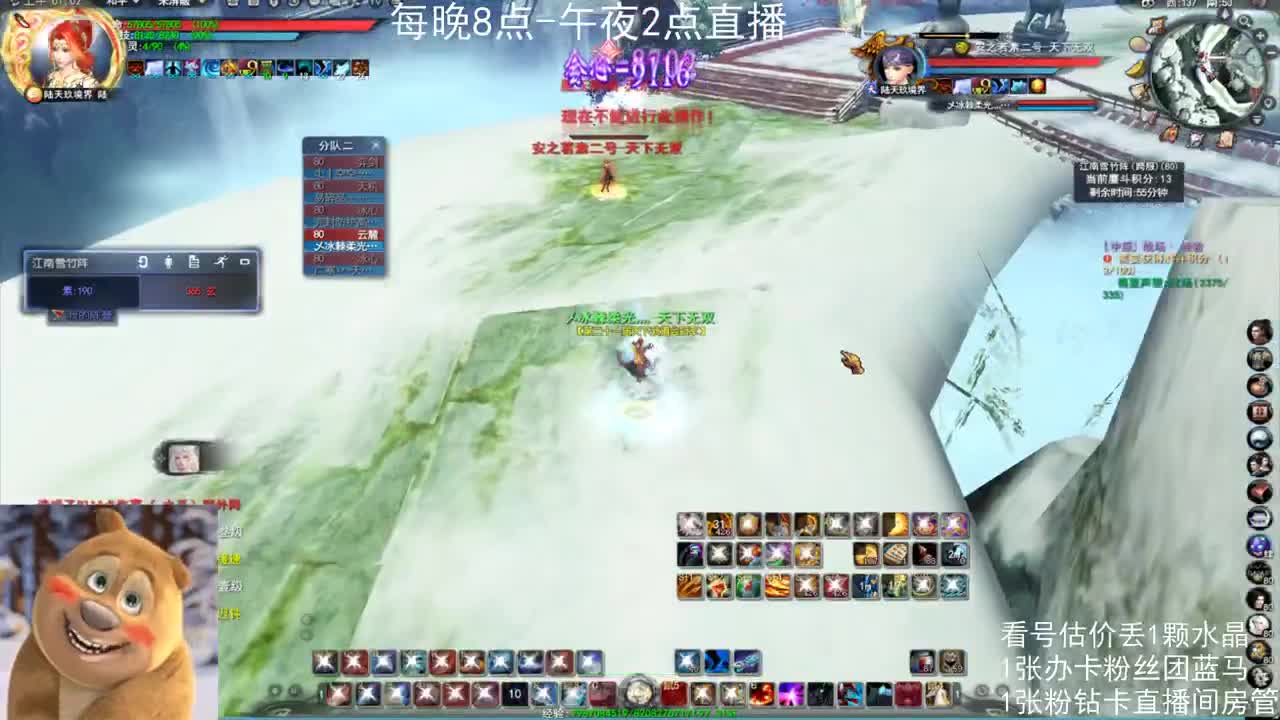
Task: Click the minimize toggle on the voice chat panel
Action: tap(246, 262)
